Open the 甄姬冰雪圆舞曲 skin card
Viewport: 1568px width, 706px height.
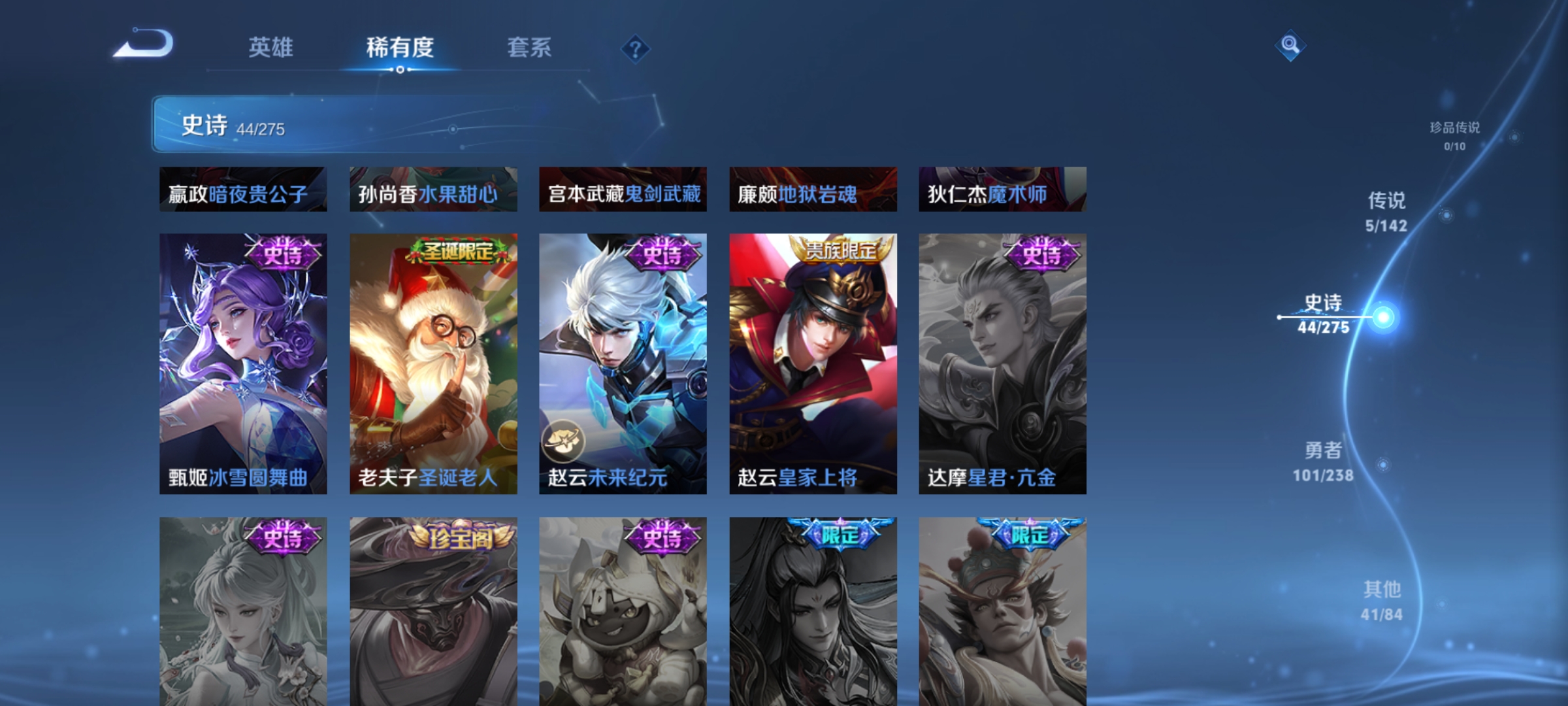coord(242,363)
